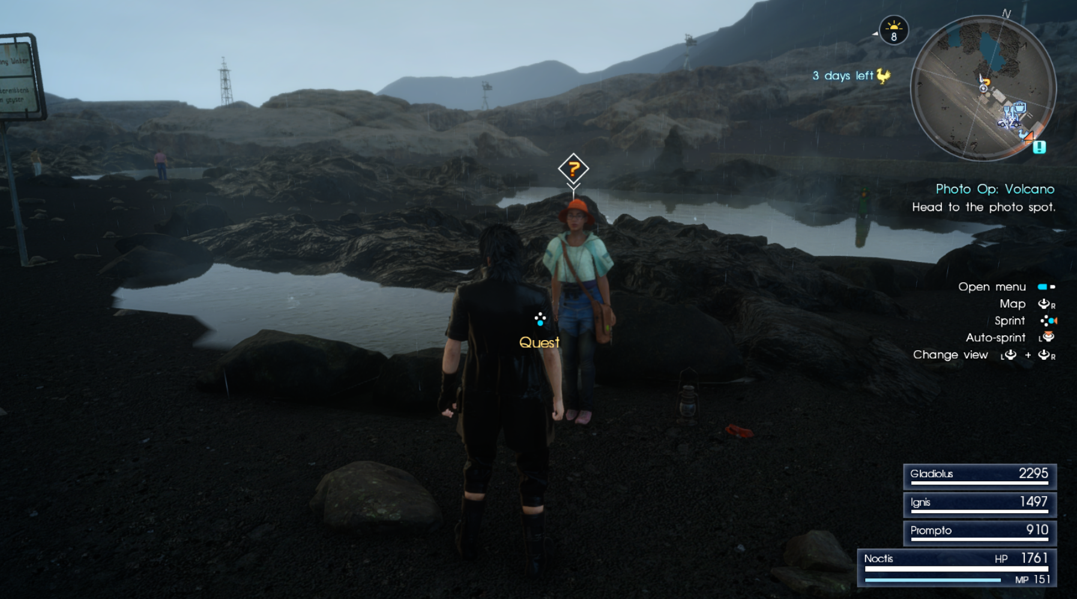This screenshot has width=1077, height=599.
Task: Open the circular minimap
Action: pyautogui.click(x=983, y=89)
